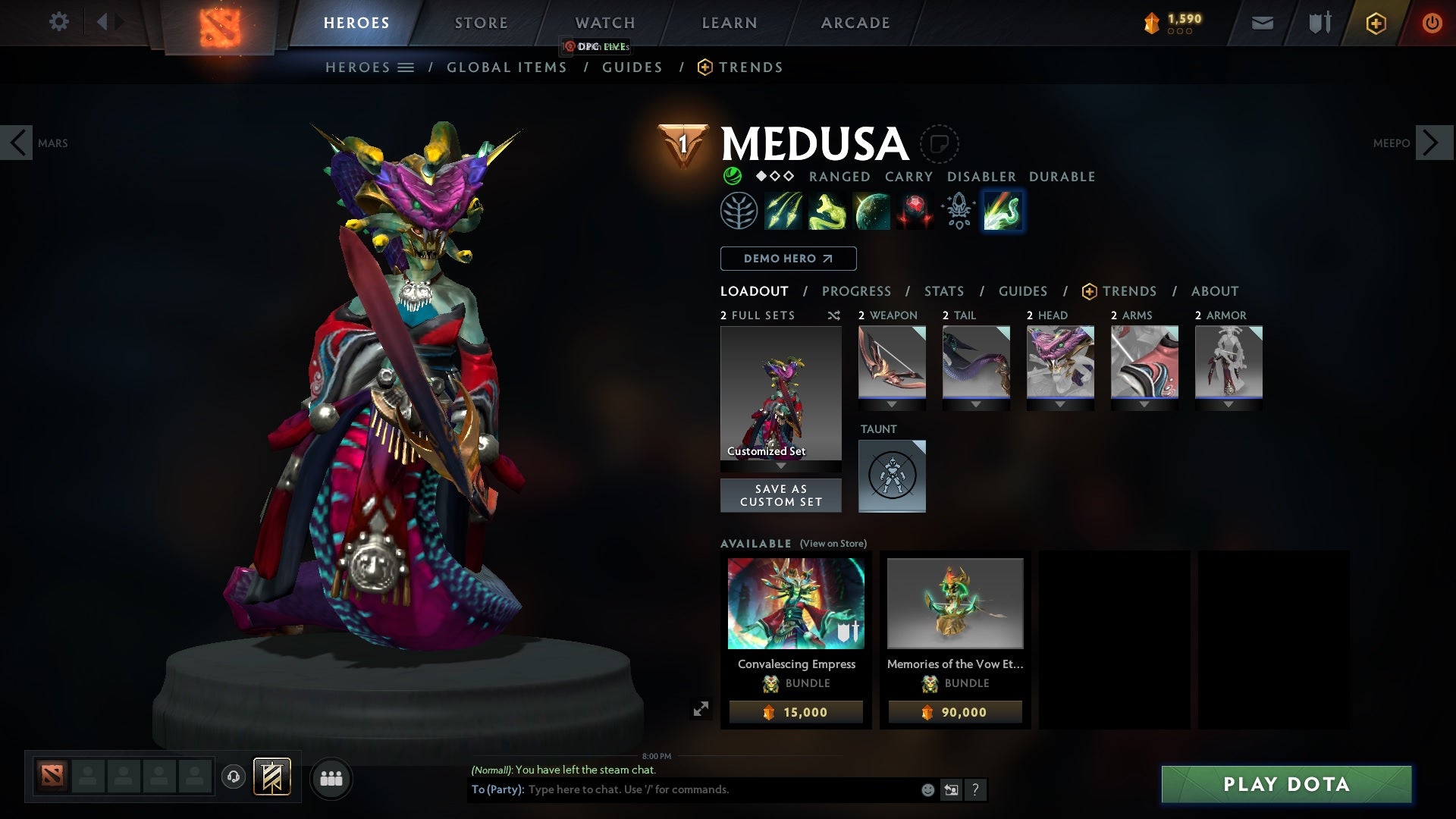Select Memories of the Vow Eternal bundle

(955, 604)
